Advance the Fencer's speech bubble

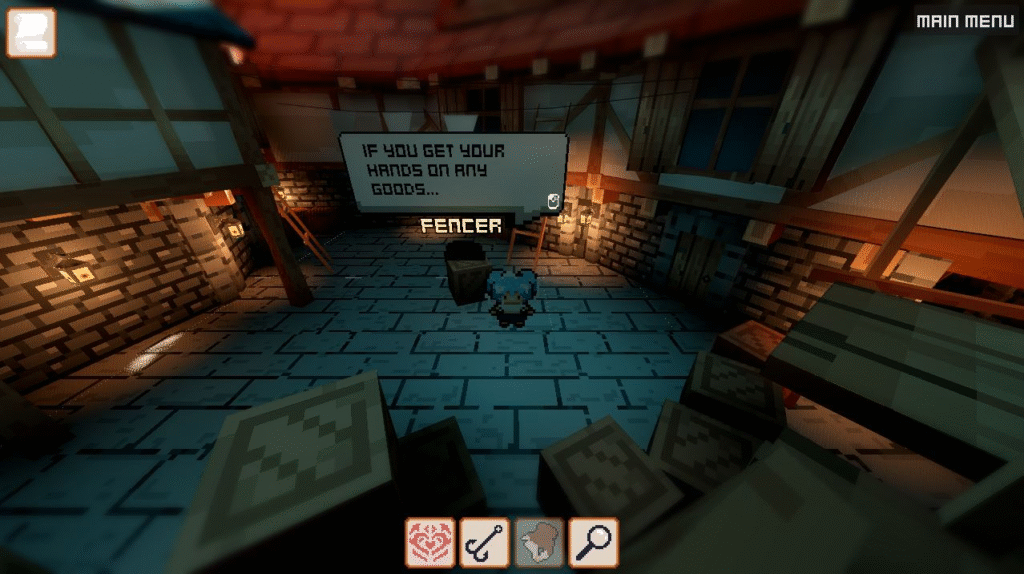pyautogui.click(x=553, y=202)
